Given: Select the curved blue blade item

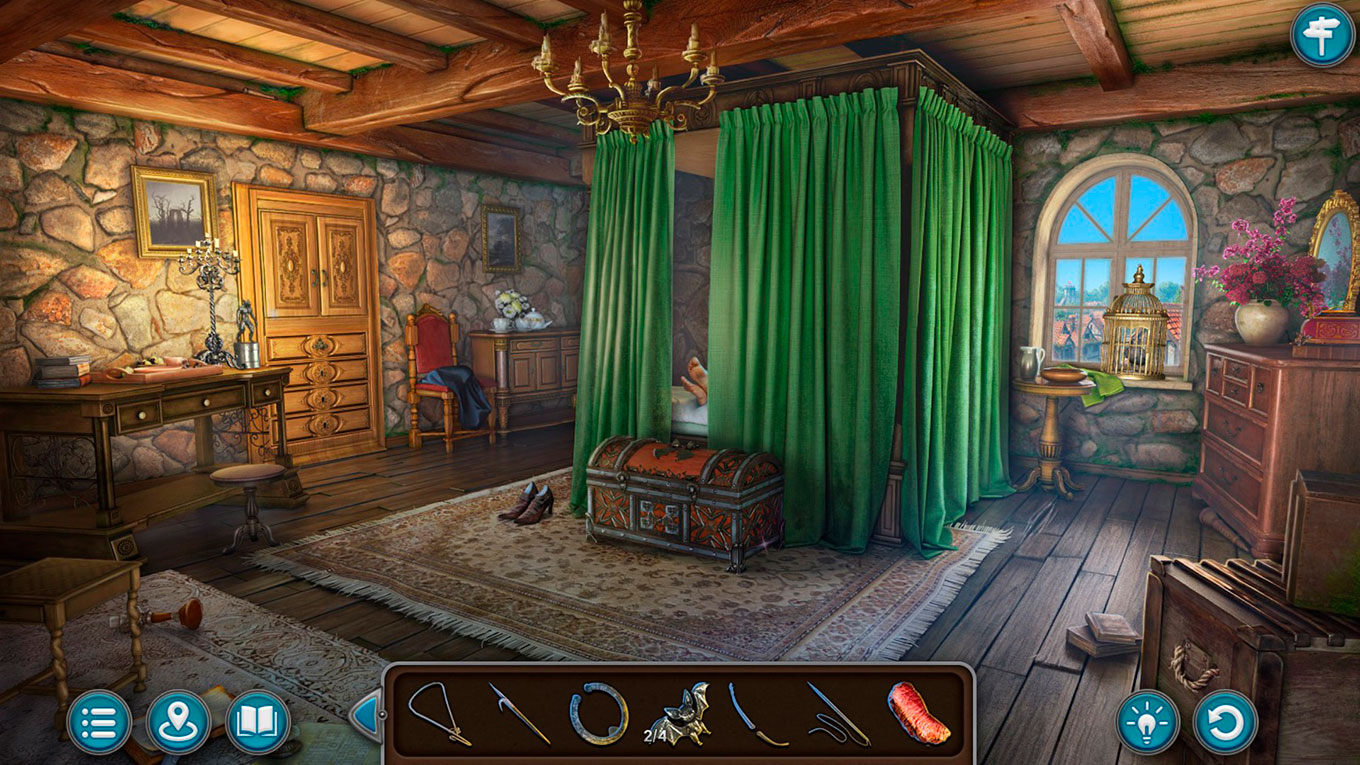Looking at the screenshot, I should (x=758, y=713).
